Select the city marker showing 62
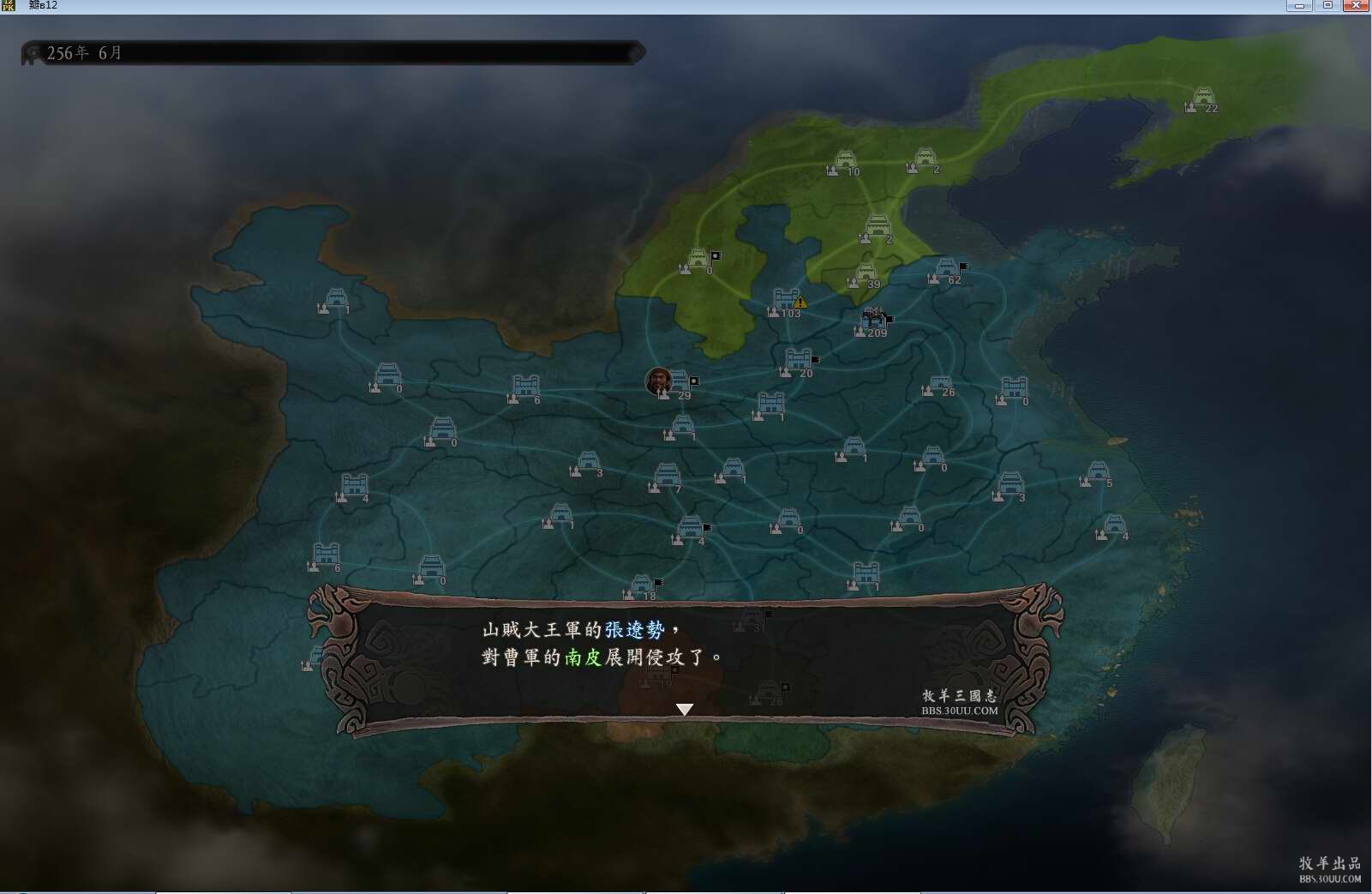 click(x=946, y=269)
